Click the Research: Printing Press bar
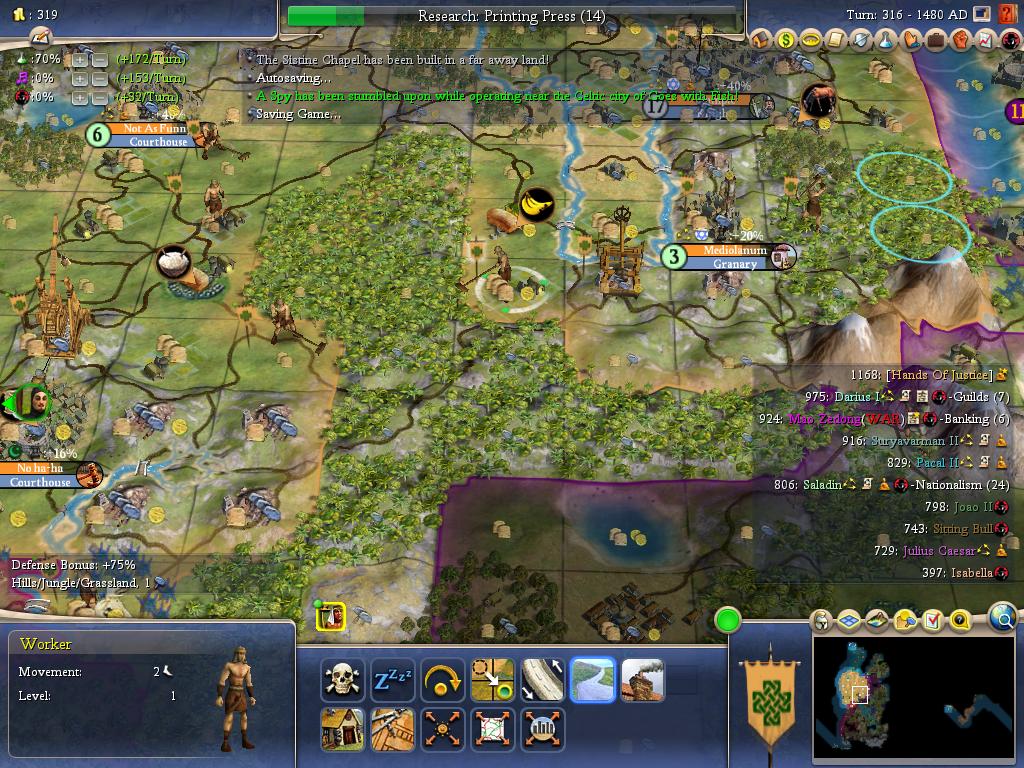Viewport: 1024px width, 768px height. click(x=514, y=16)
